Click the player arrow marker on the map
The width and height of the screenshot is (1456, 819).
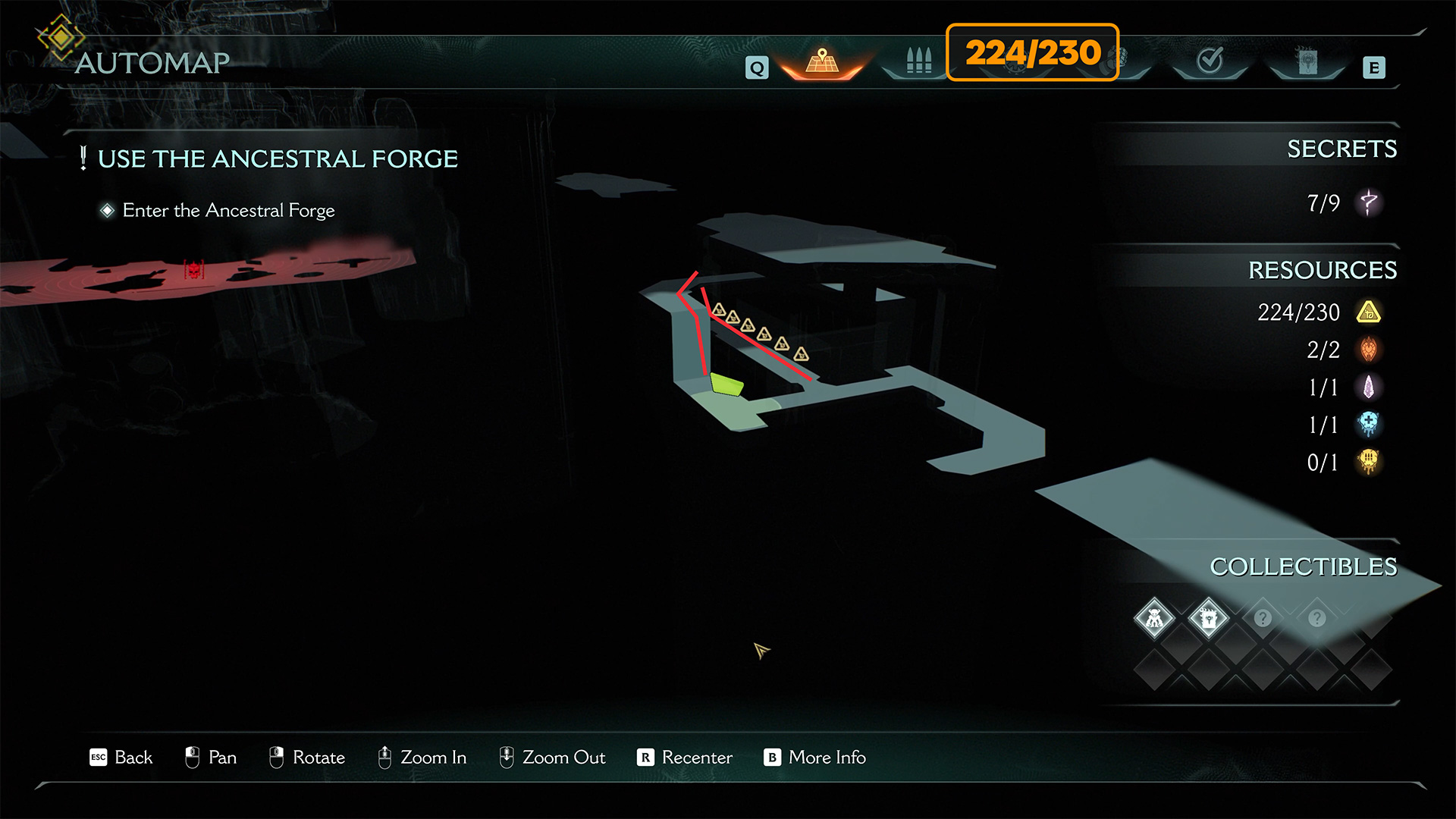point(761,650)
